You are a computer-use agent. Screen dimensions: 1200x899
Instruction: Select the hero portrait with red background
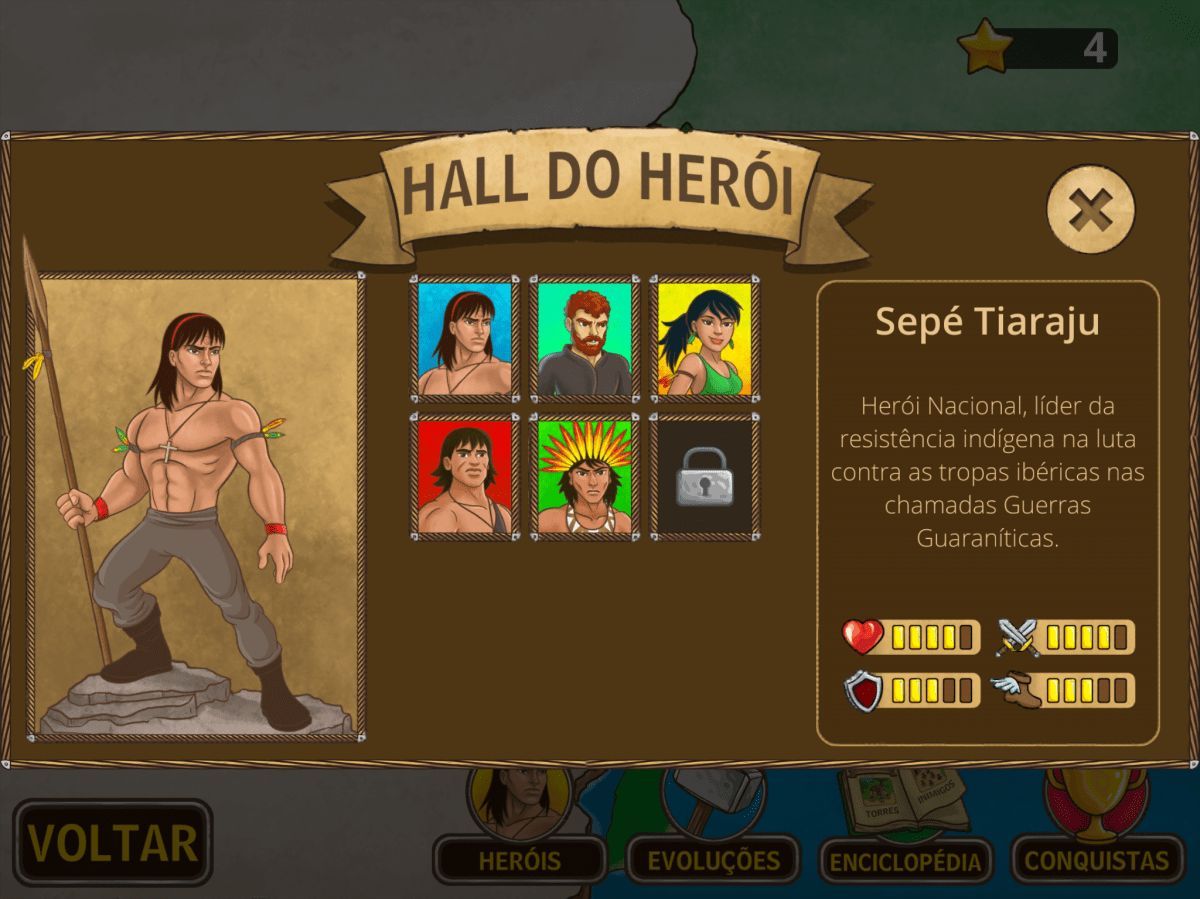point(465,477)
